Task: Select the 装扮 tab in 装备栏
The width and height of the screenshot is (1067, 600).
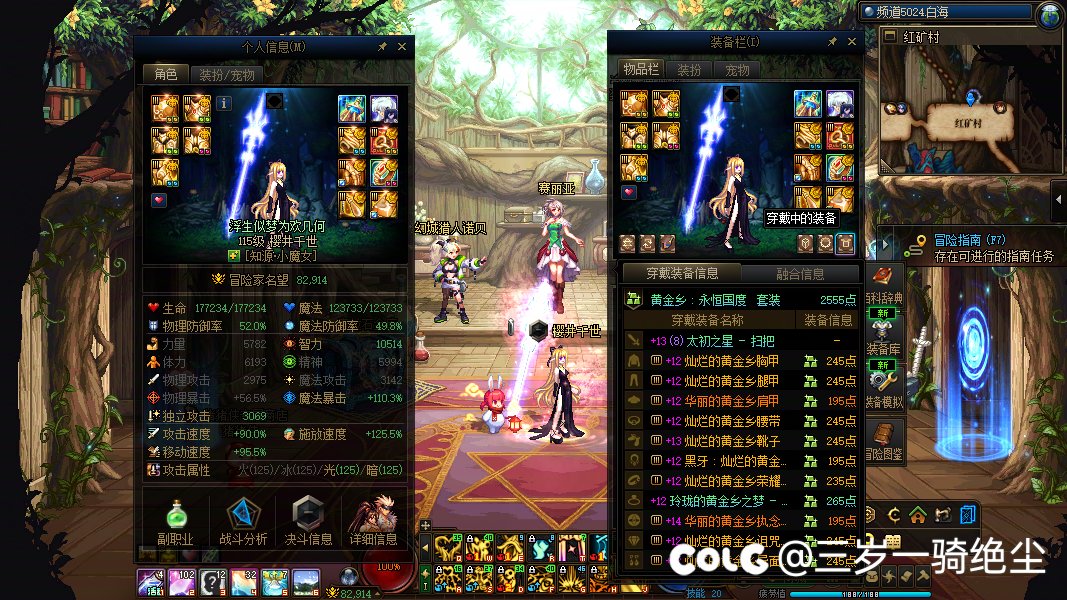Action: [x=689, y=70]
